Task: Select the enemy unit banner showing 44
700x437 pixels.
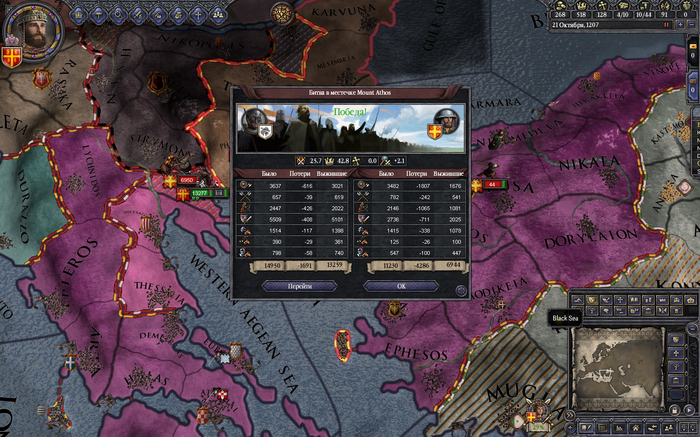Action: [493, 184]
